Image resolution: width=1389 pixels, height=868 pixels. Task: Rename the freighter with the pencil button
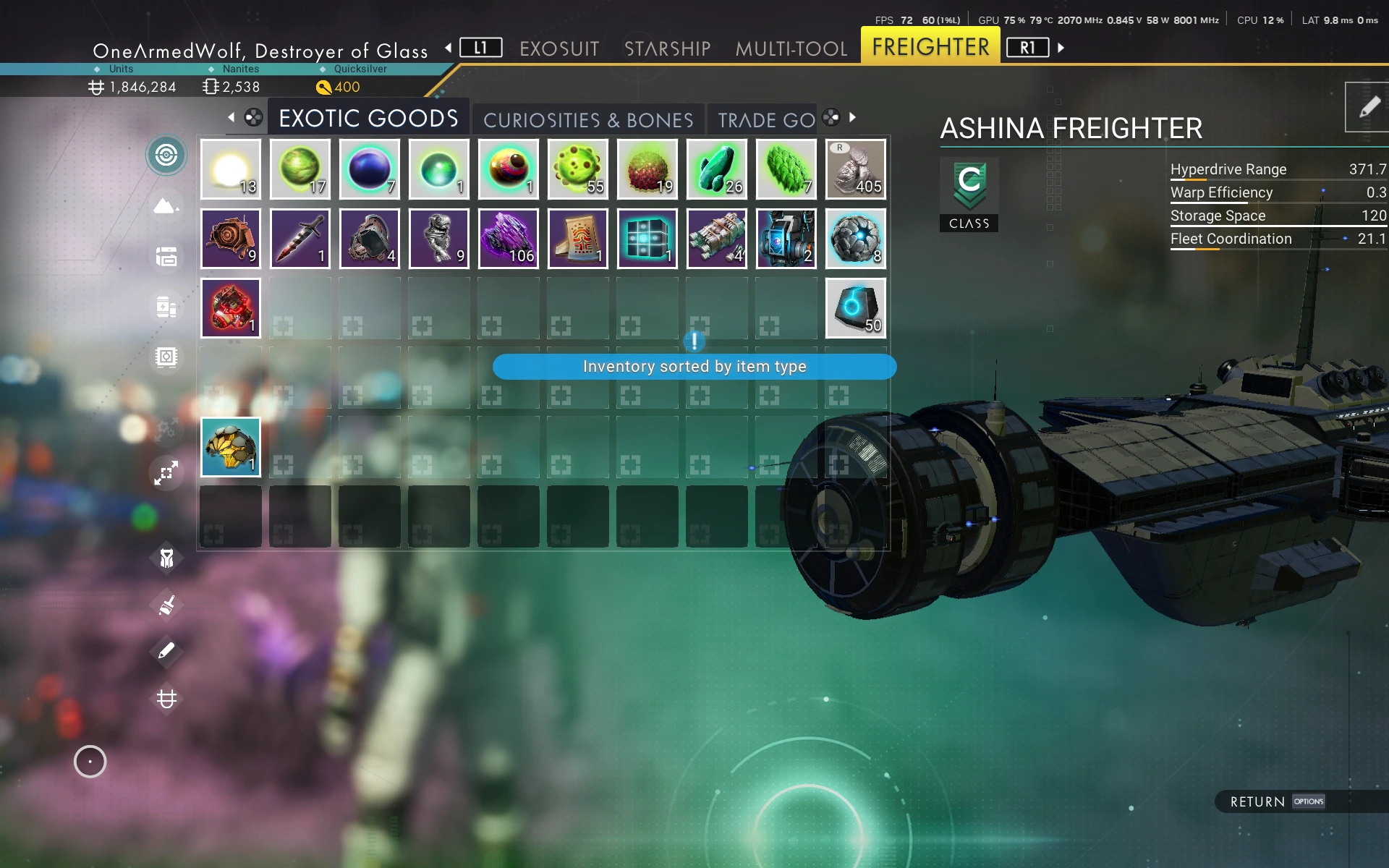[1368, 108]
